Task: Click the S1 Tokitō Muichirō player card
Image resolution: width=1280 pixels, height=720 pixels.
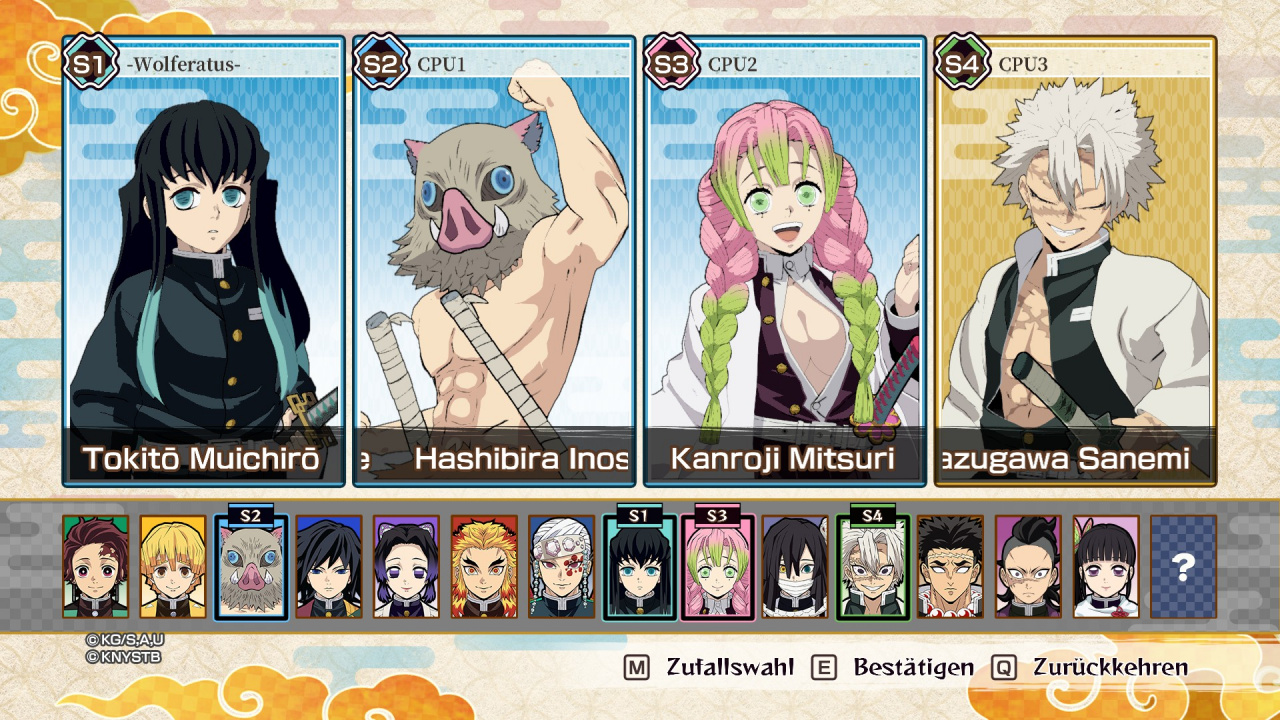Action: click(204, 262)
